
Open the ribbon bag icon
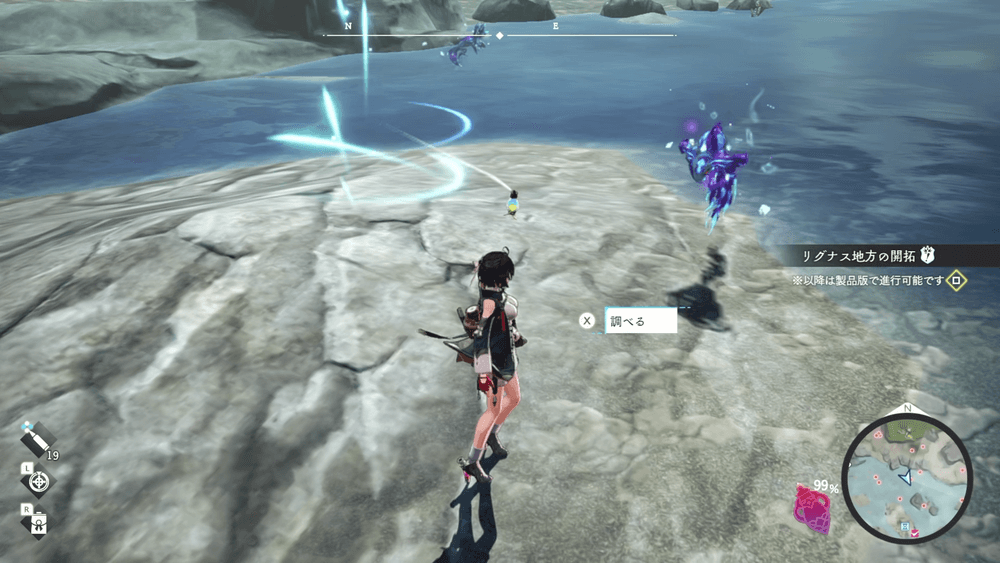pyautogui.click(x=39, y=521)
